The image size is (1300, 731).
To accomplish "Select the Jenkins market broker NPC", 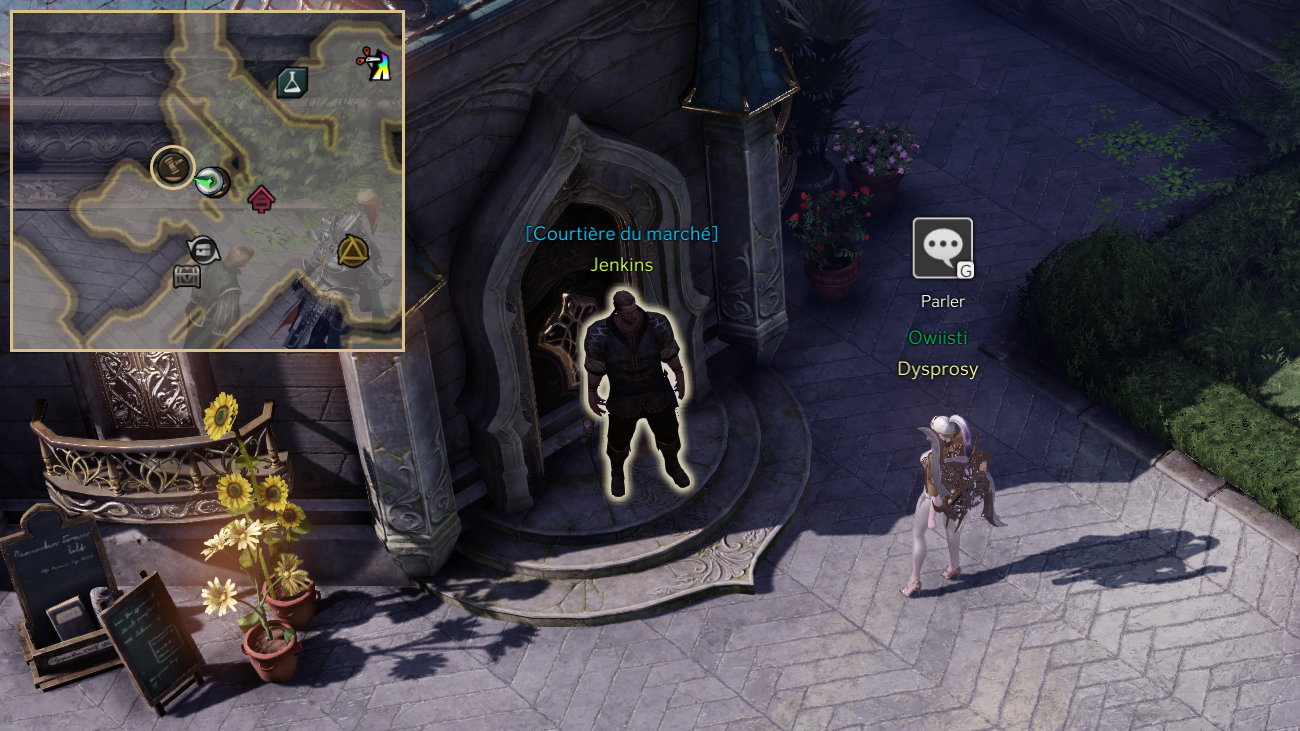I will point(635,390).
